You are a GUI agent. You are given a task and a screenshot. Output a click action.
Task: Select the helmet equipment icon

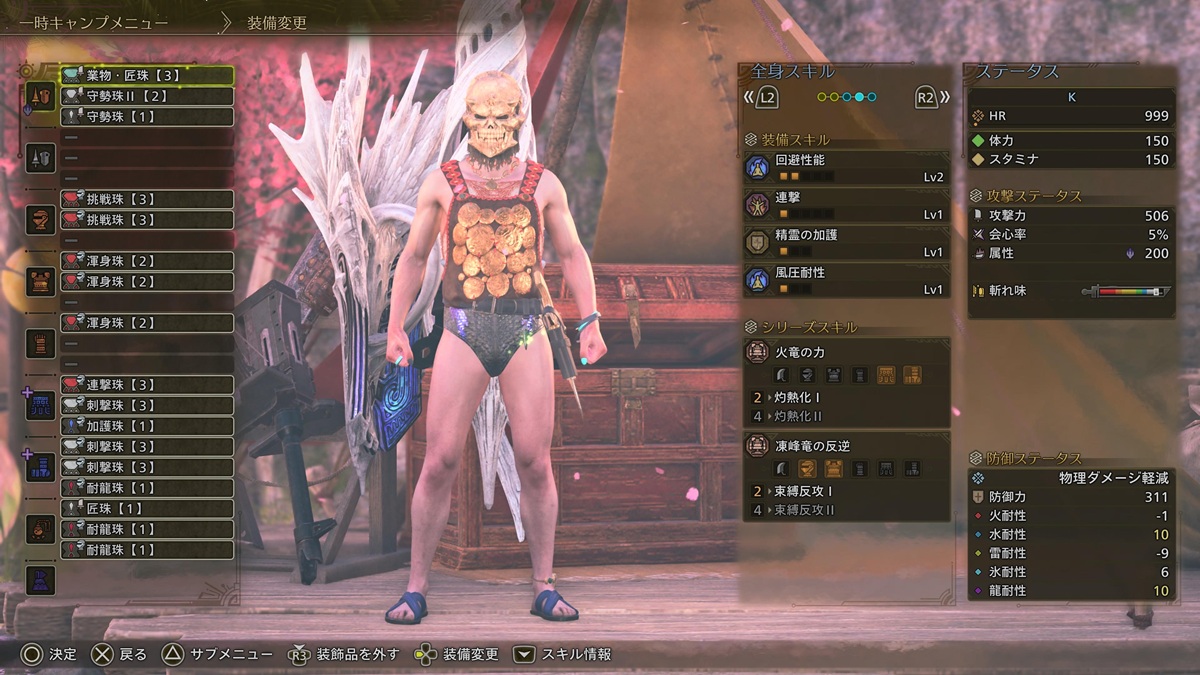(40, 219)
